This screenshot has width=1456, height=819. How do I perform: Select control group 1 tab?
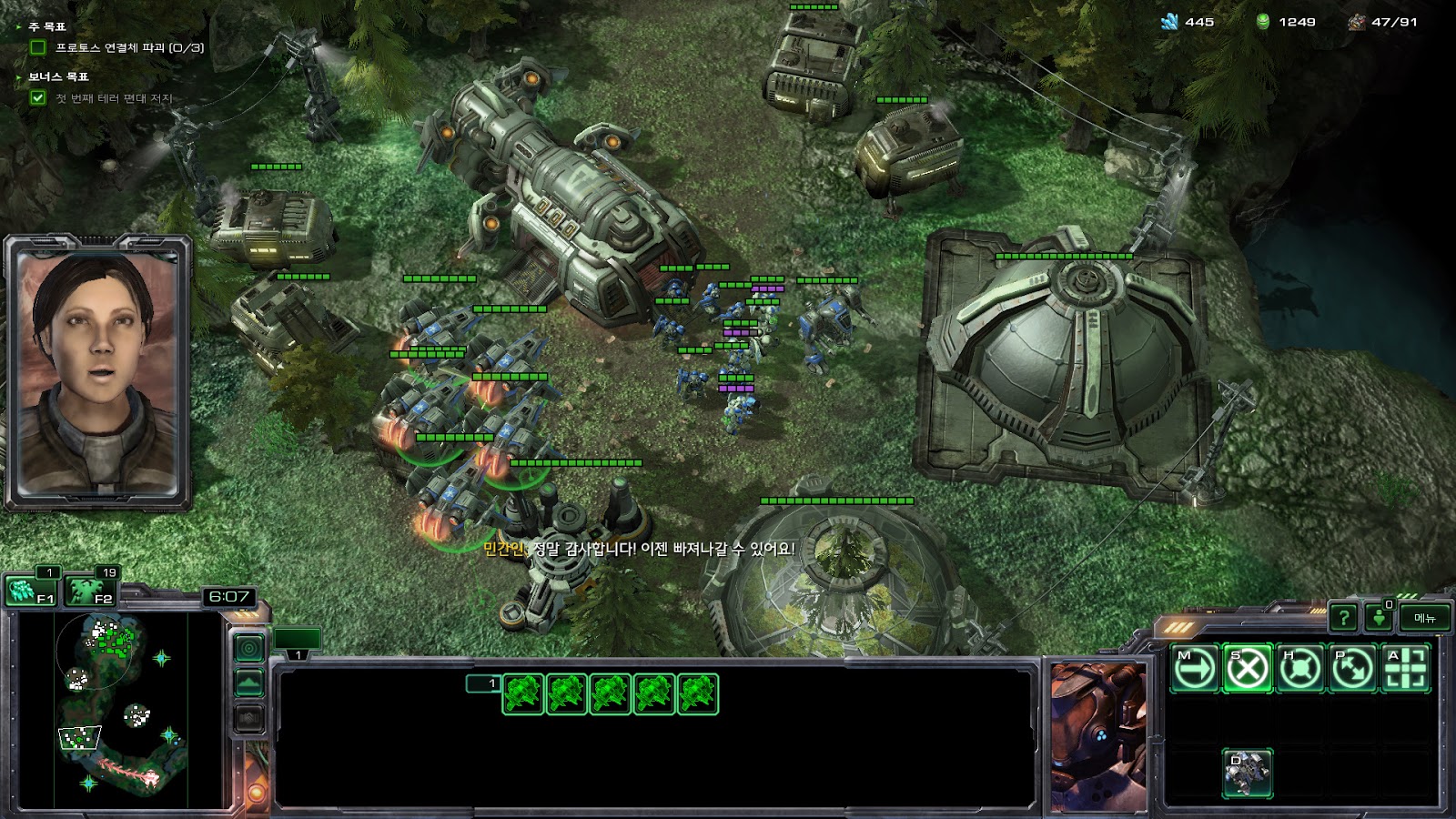(298, 641)
